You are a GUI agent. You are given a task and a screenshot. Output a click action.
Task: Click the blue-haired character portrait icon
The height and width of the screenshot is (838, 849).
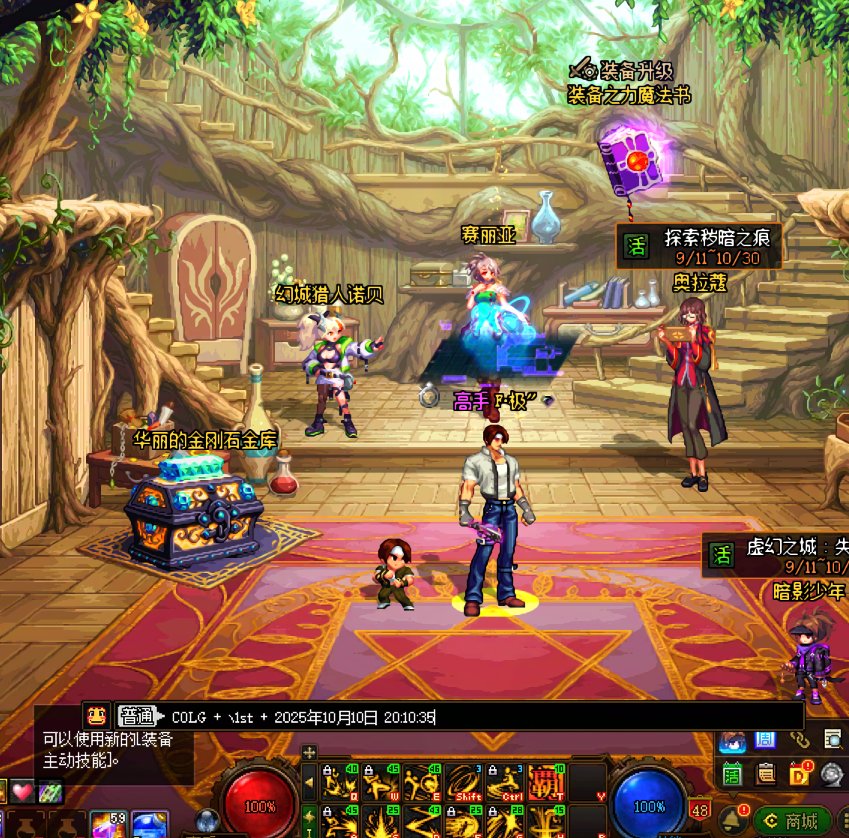[x=732, y=741]
